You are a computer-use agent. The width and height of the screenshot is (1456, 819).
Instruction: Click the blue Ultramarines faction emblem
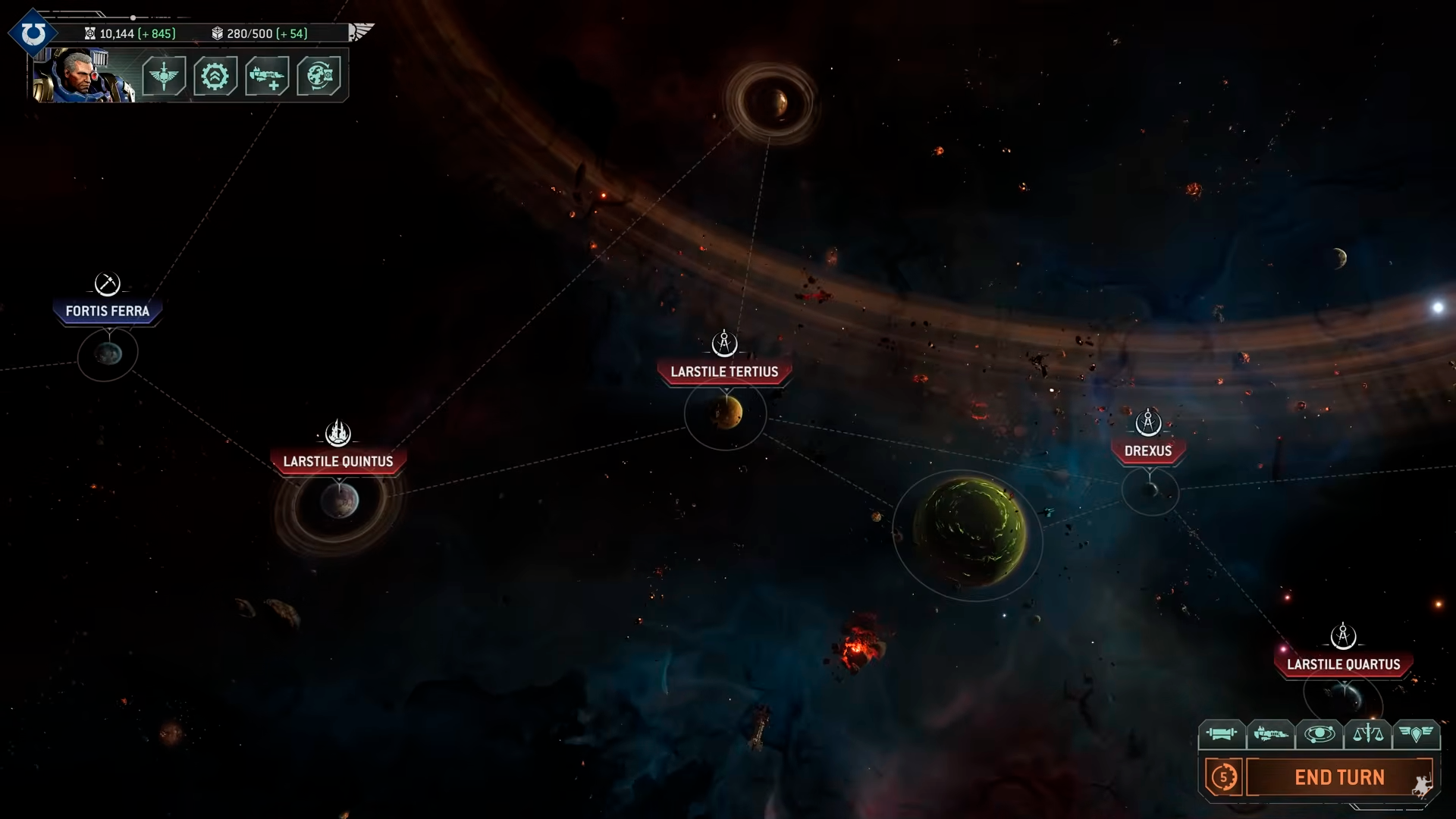click(x=33, y=33)
